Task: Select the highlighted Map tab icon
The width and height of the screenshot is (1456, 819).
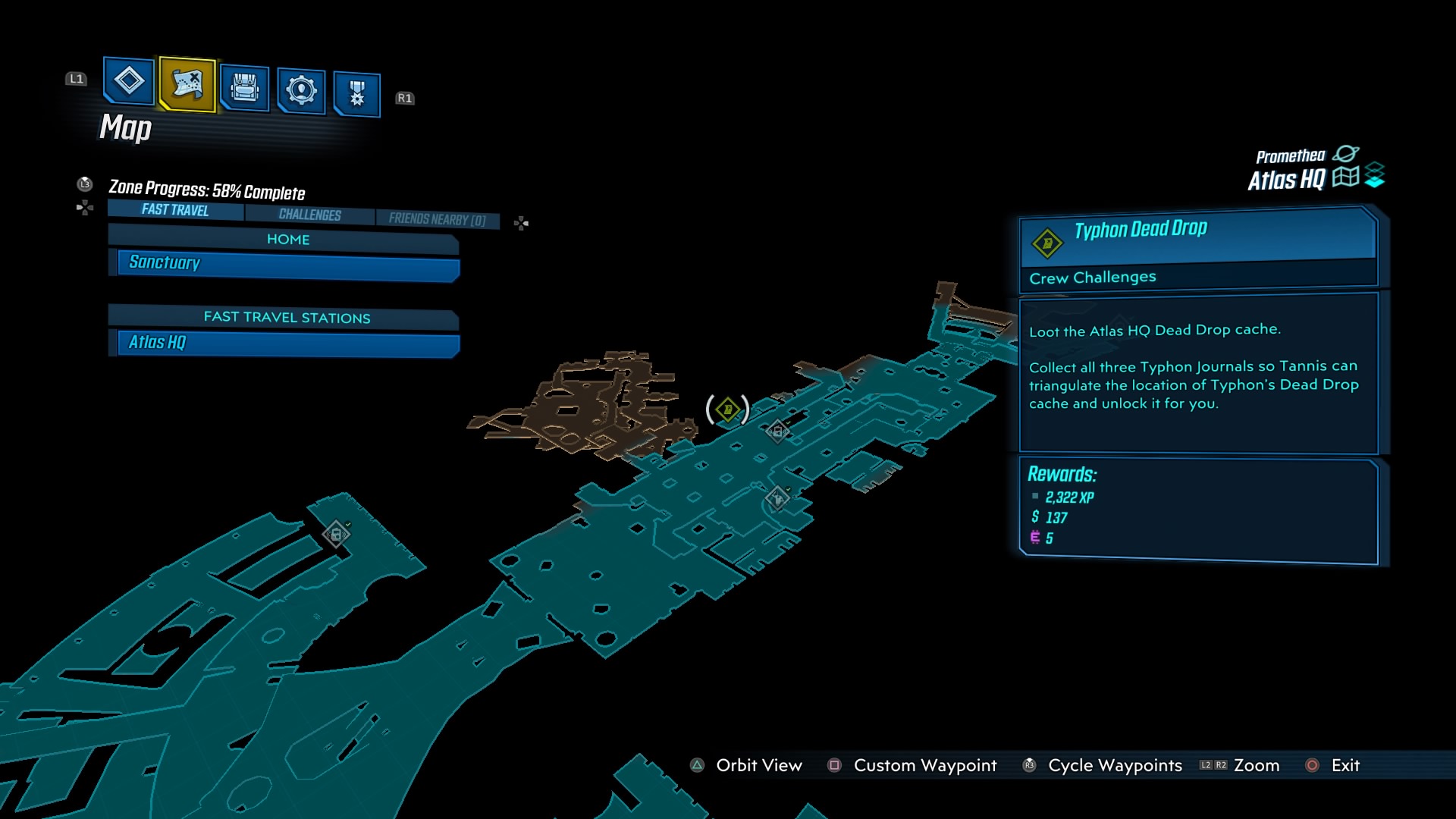Action: [187, 84]
